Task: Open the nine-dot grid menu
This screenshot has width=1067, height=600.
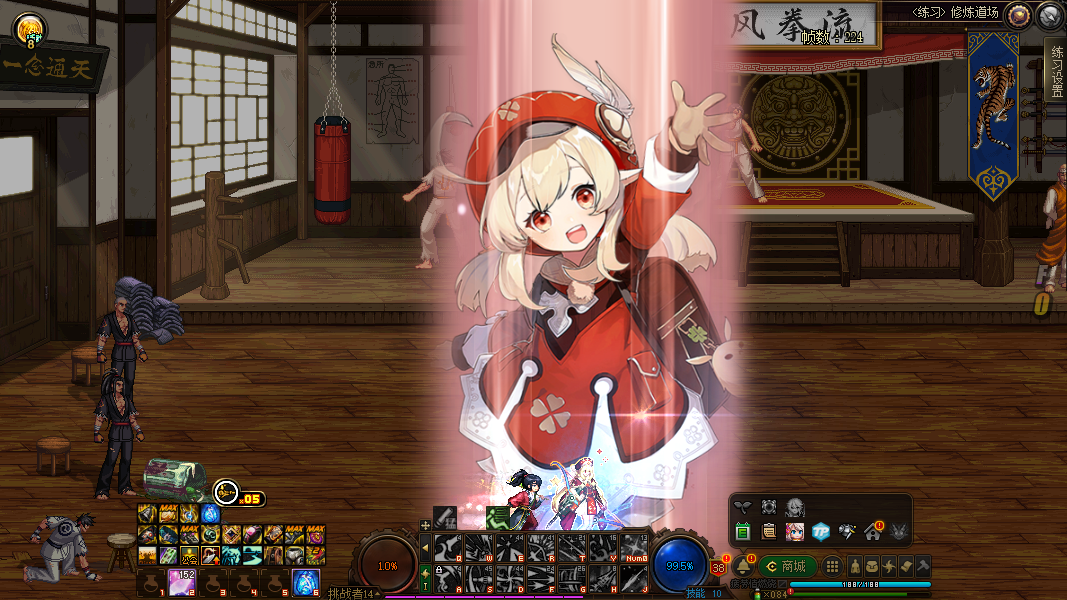Action: pos(832,566)
